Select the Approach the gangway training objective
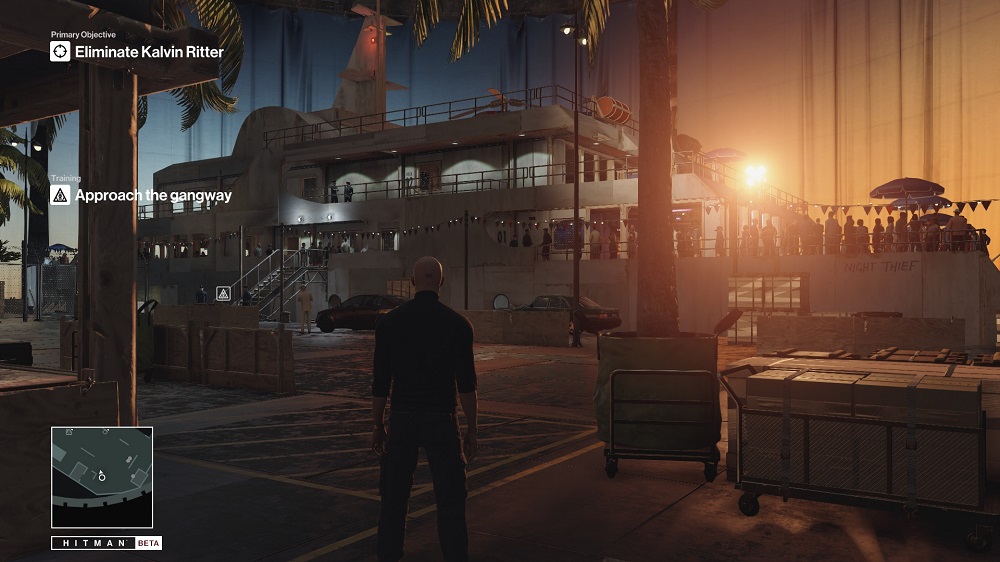The height and width of the screenshot is (562, 1000). 153,196
